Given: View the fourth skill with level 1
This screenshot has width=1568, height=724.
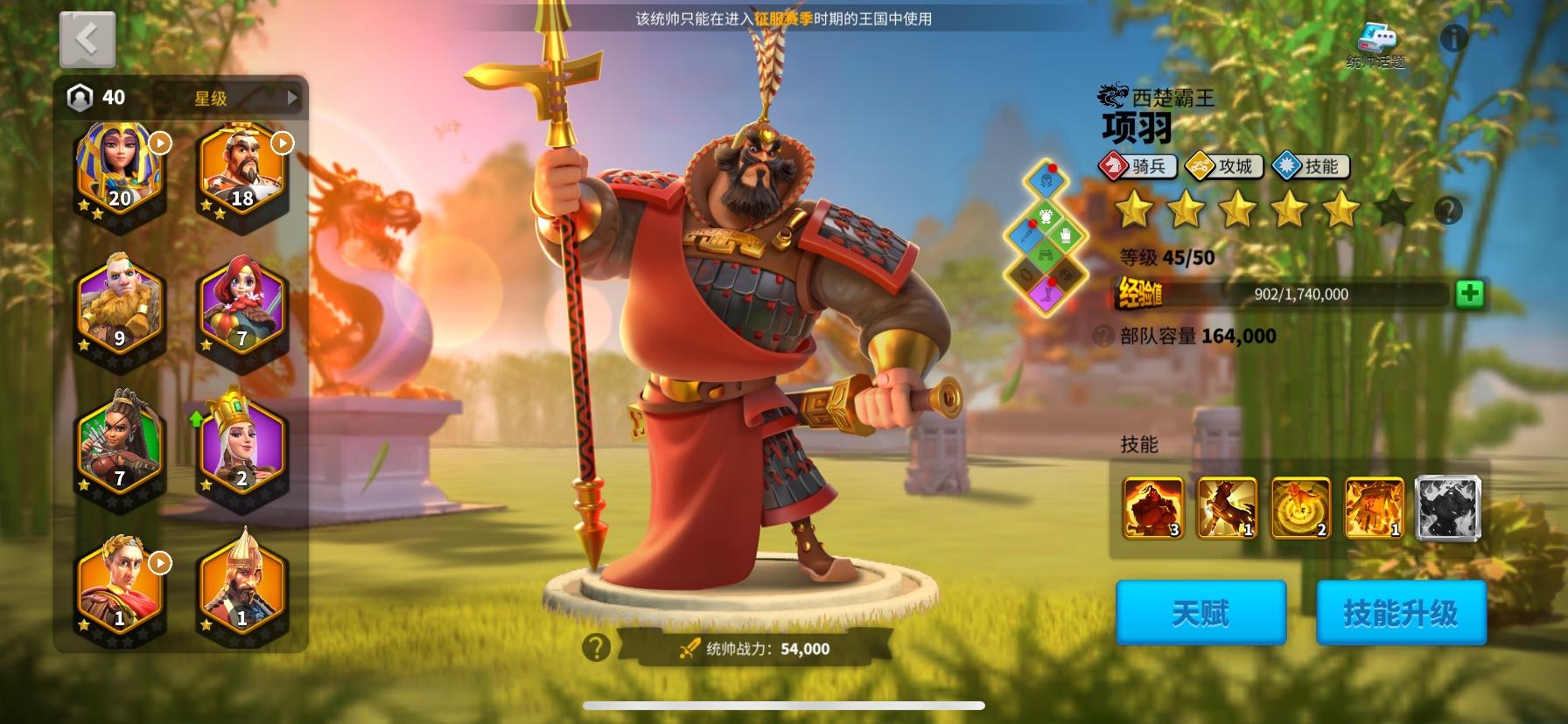Looking at the screenshot, I should (1375, 508).
